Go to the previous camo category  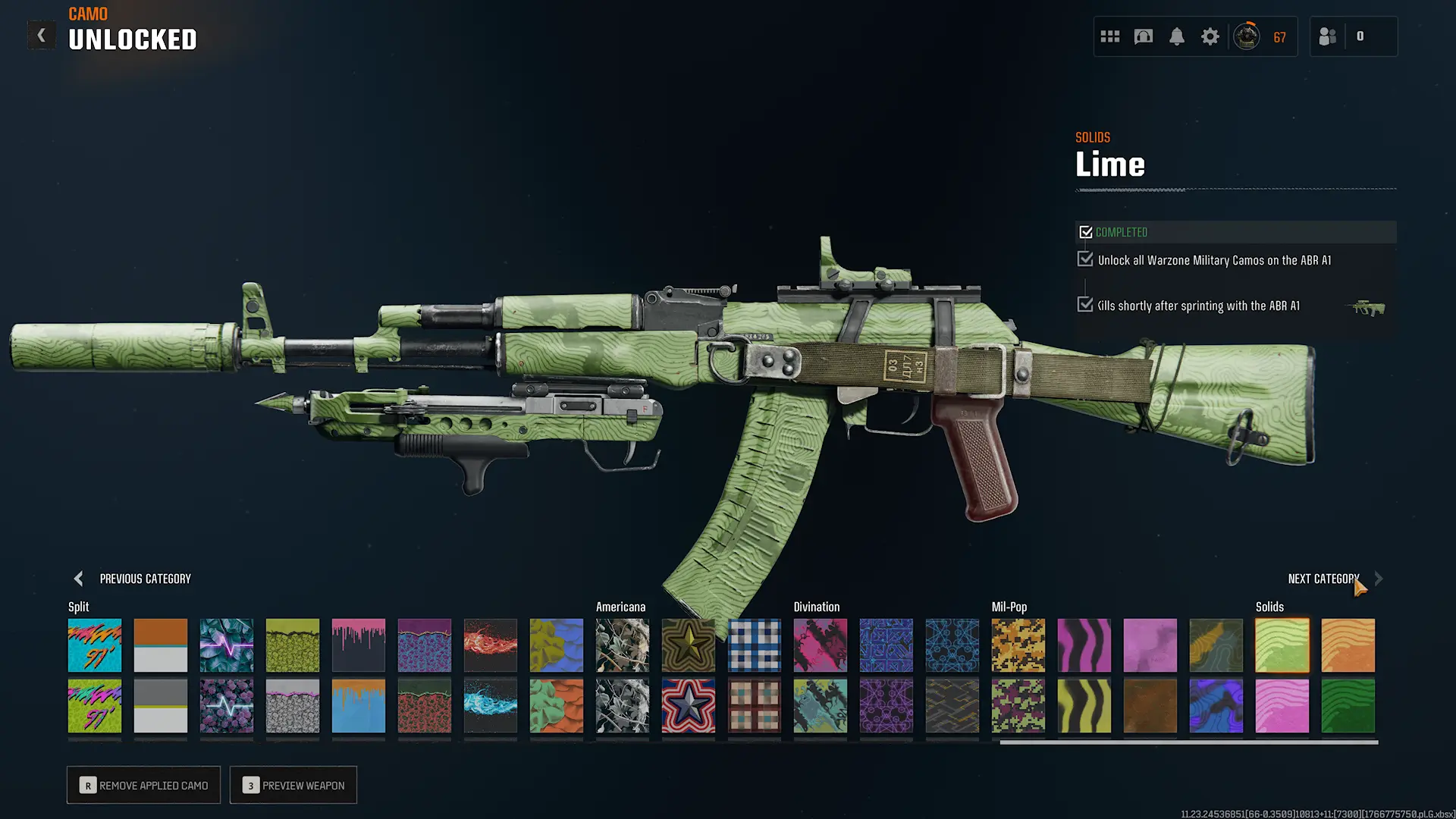(79, 579)
